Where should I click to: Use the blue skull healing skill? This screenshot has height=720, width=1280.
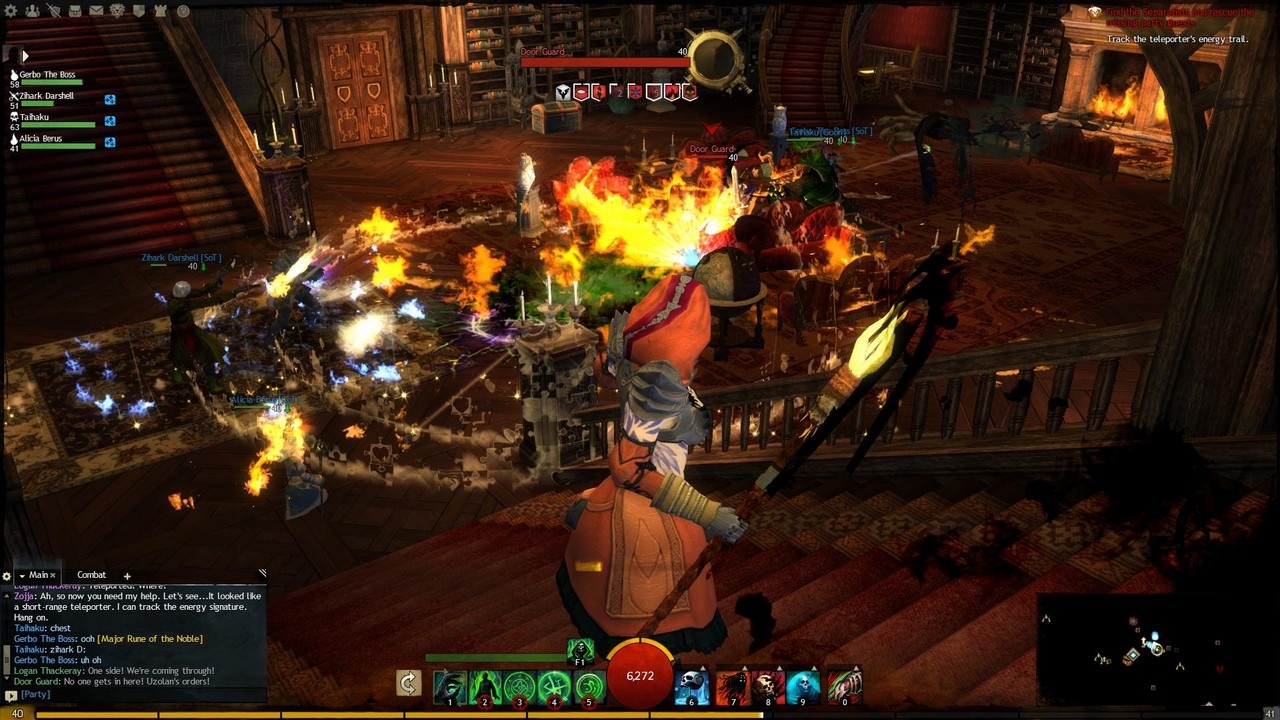(x=692, y=687)
